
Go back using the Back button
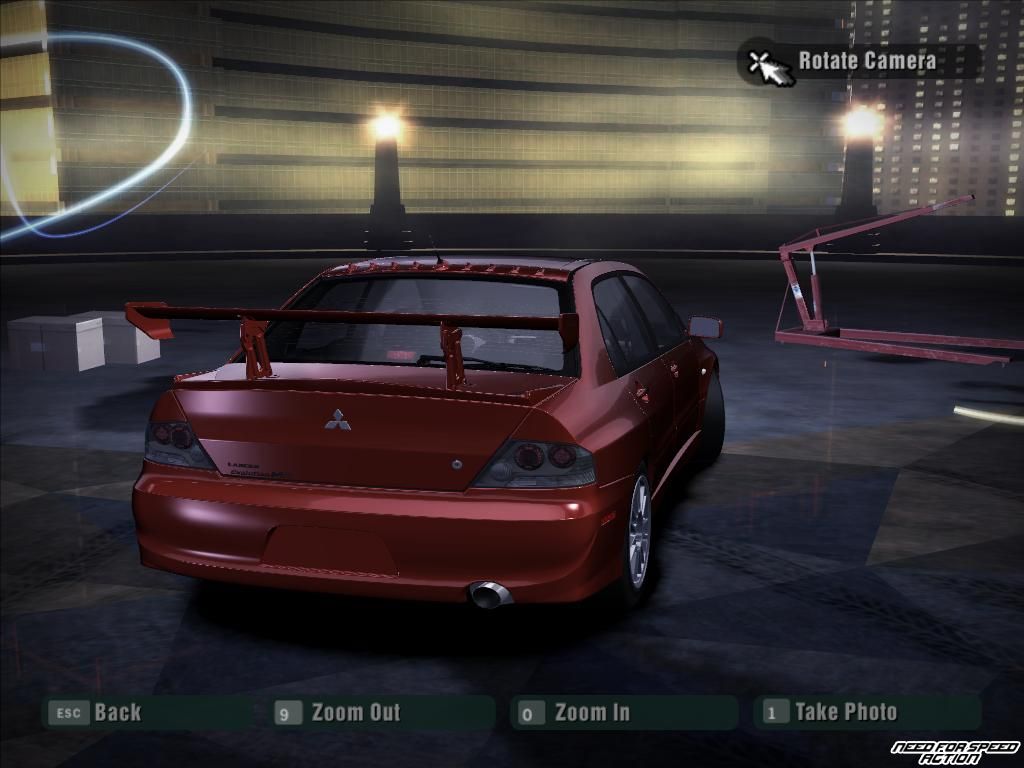[116, 713]
